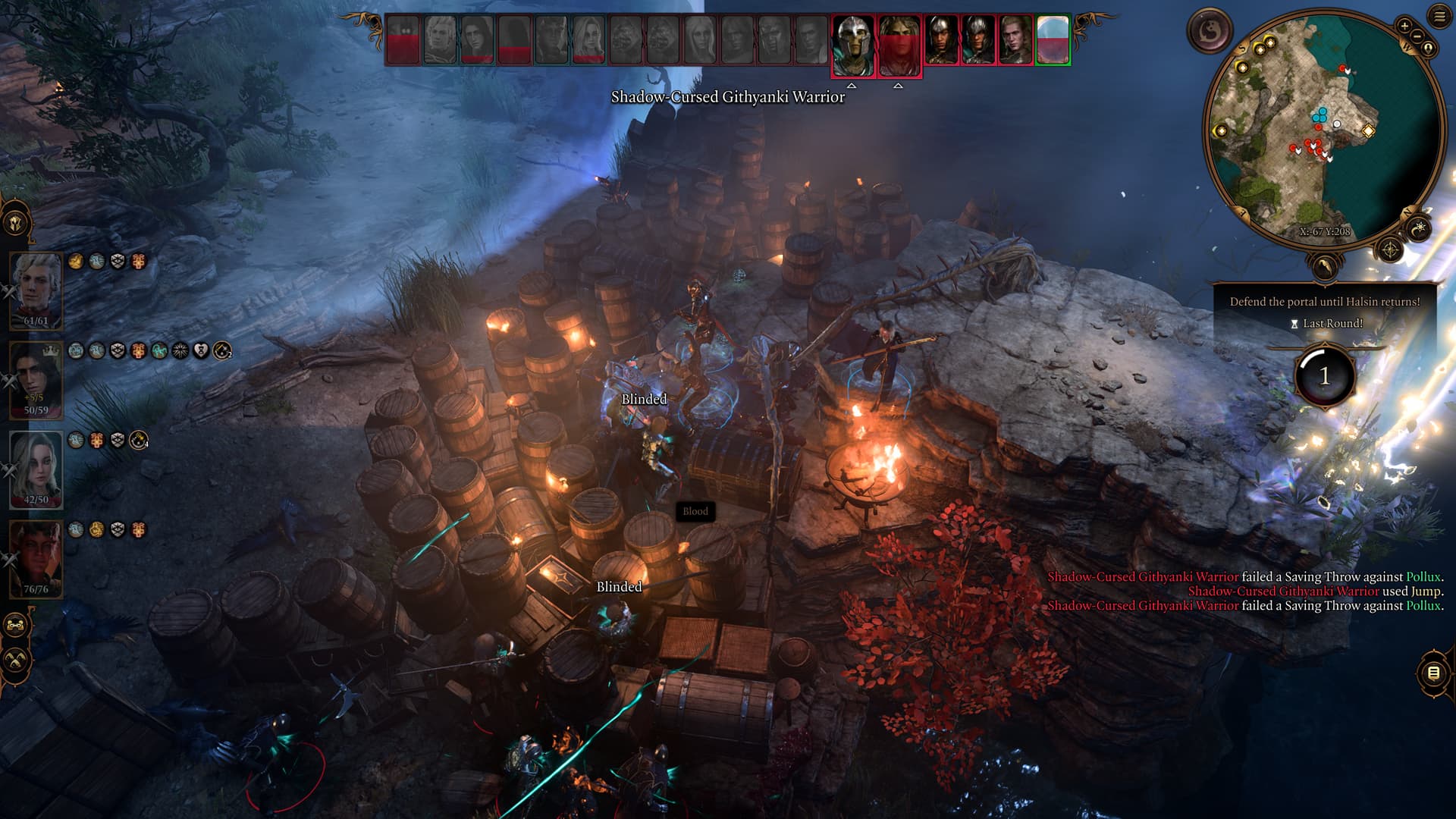Click the compass rose button under the minimap

pos(1389,249)
